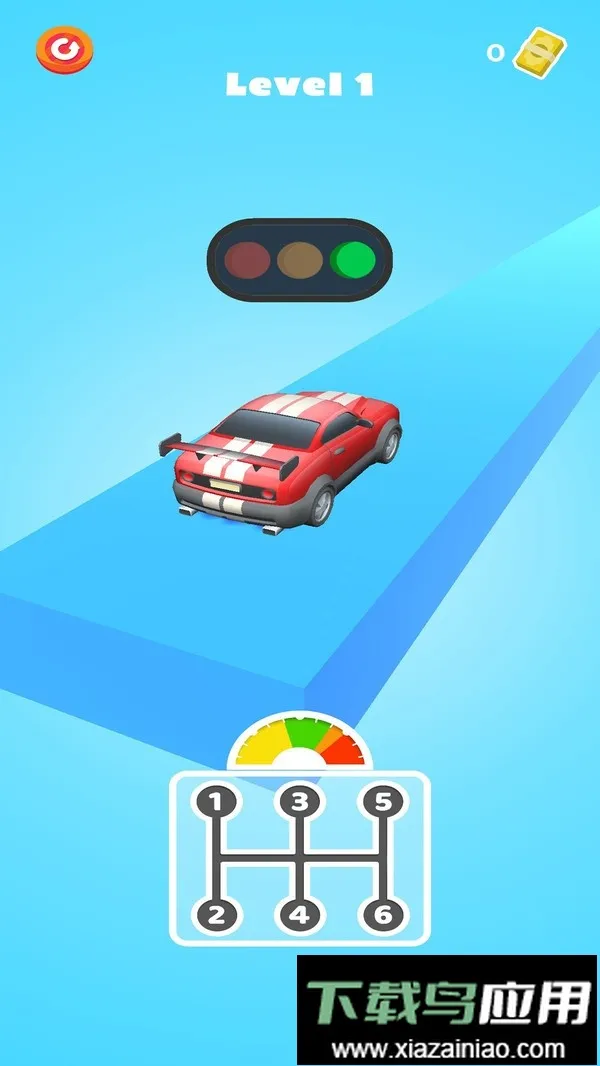
Task: Shift into gear 1
Action: click(x=215, y=801)
